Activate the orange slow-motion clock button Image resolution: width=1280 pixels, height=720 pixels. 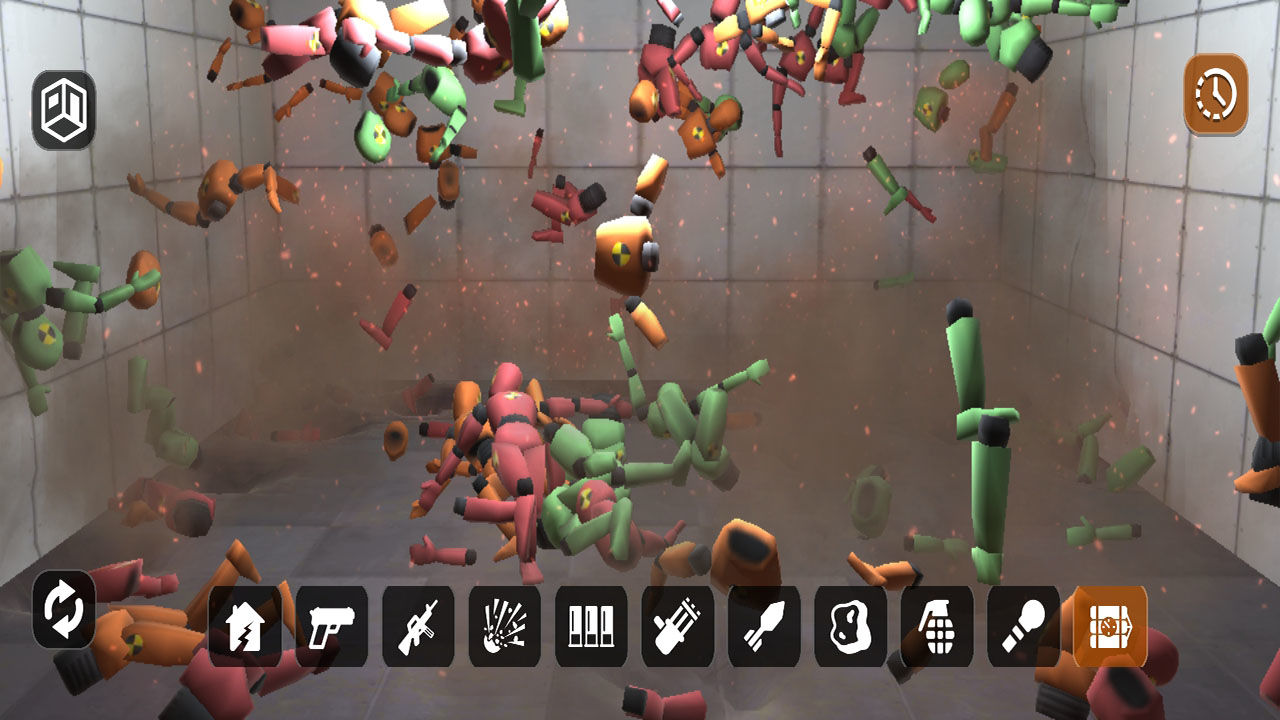pyautogui.click(x=1216, y=95)
